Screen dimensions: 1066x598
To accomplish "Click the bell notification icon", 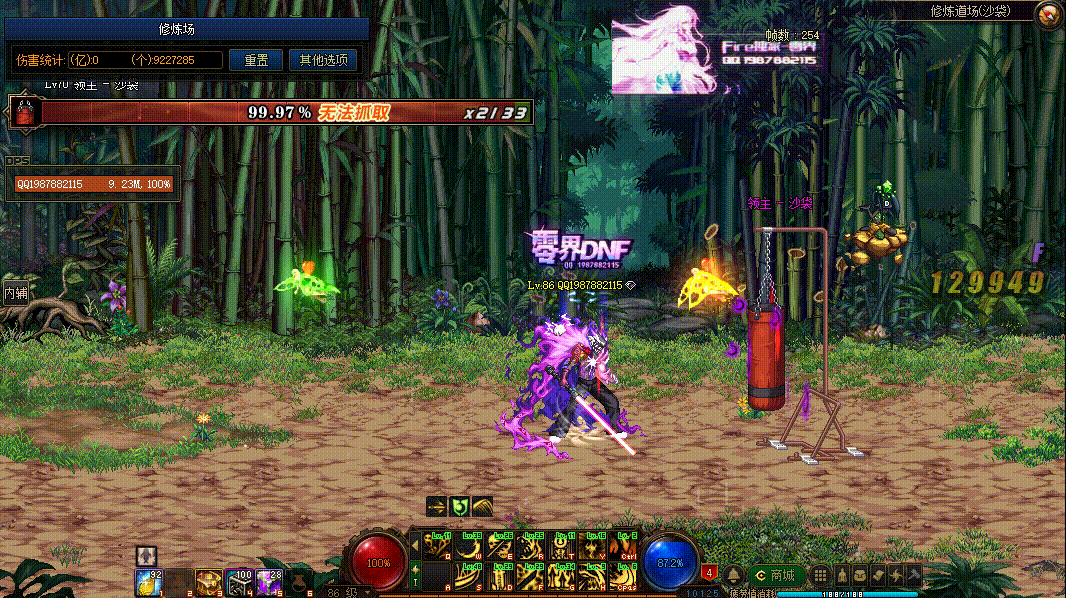I will point(733,575).
